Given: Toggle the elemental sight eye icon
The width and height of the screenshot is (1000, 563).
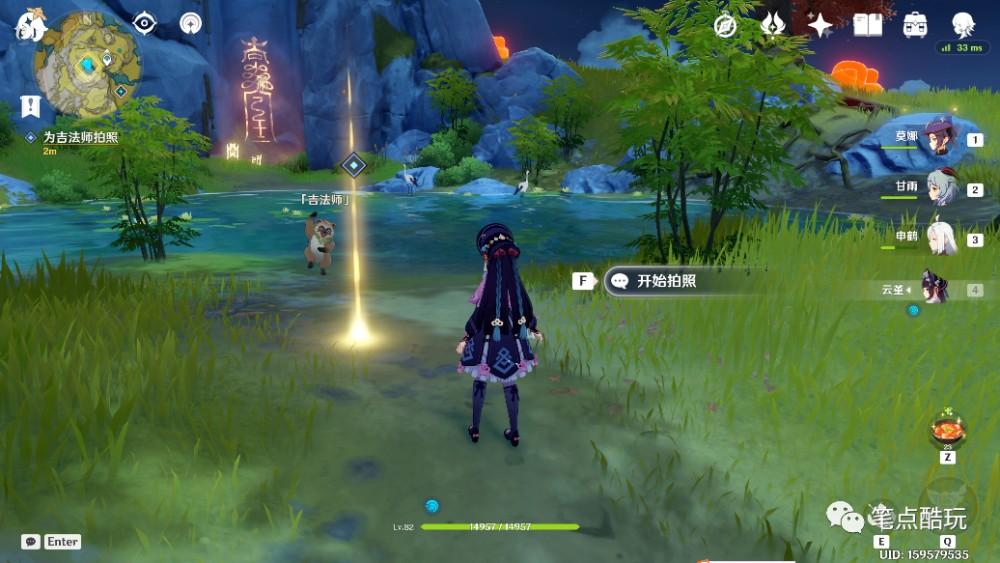Looking at the screenshot, I should click(145, 22).
